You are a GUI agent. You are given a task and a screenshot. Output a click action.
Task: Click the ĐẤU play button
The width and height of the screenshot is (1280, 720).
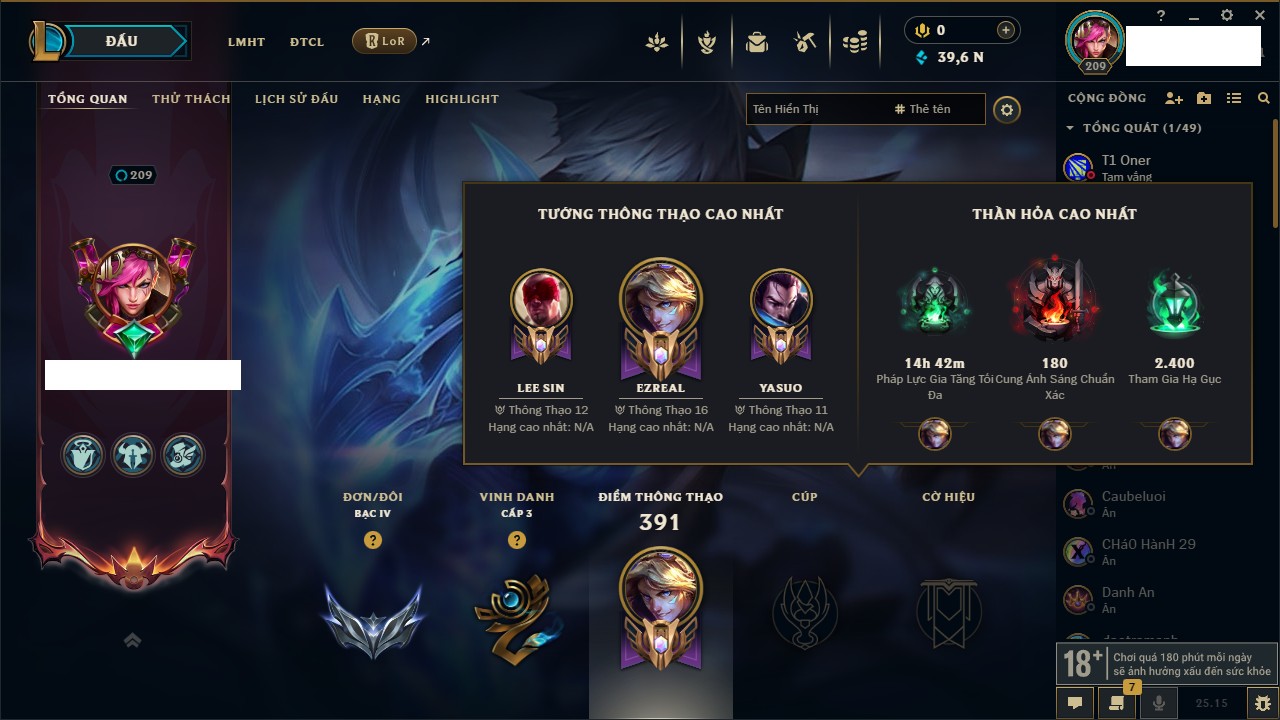point(120,41)
